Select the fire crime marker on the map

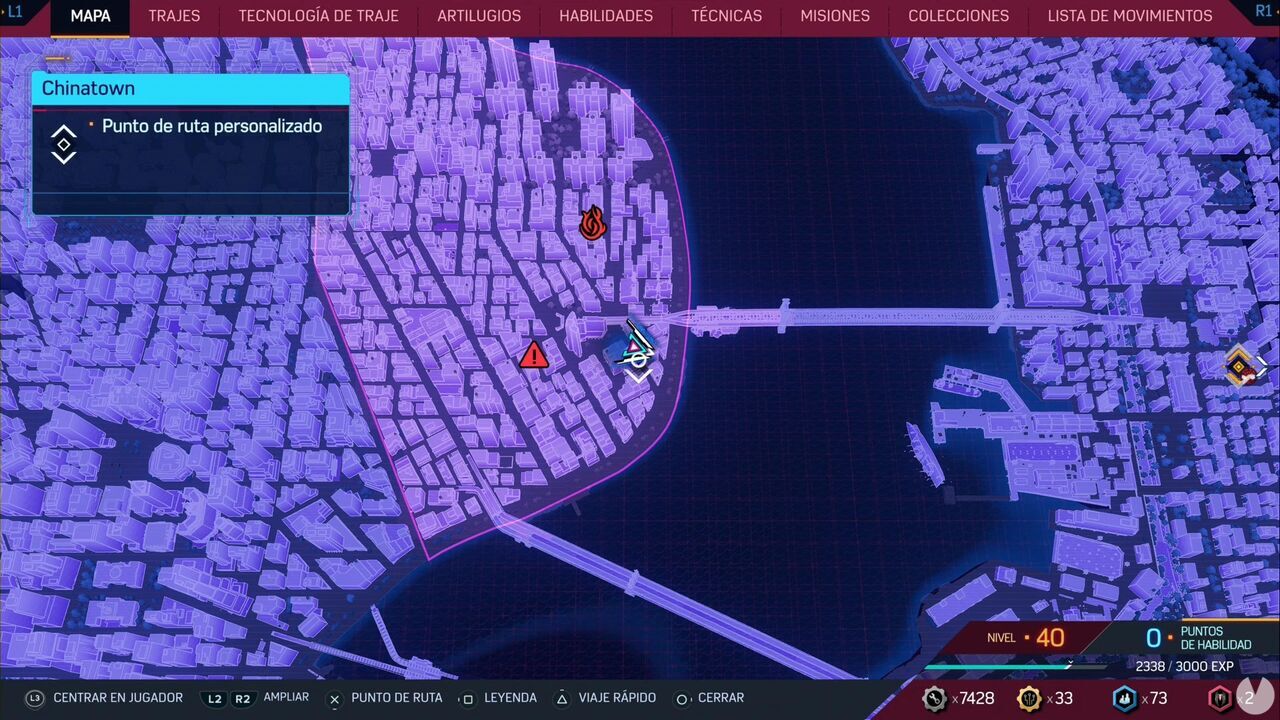tap(593, 224)
